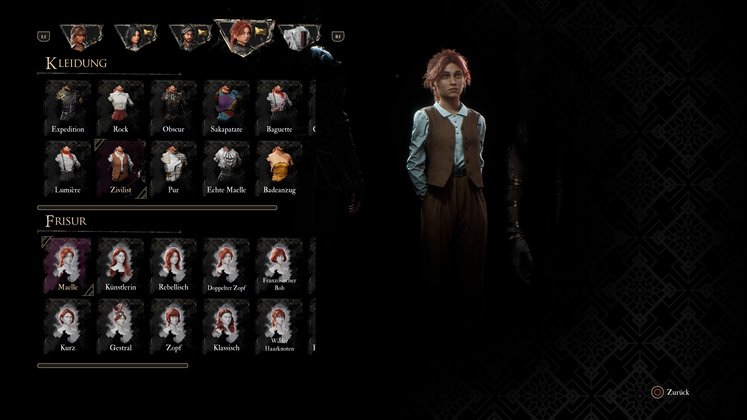Switch to the first character portrait tab
The image size is (747, 420).
(x=77, y=36)
